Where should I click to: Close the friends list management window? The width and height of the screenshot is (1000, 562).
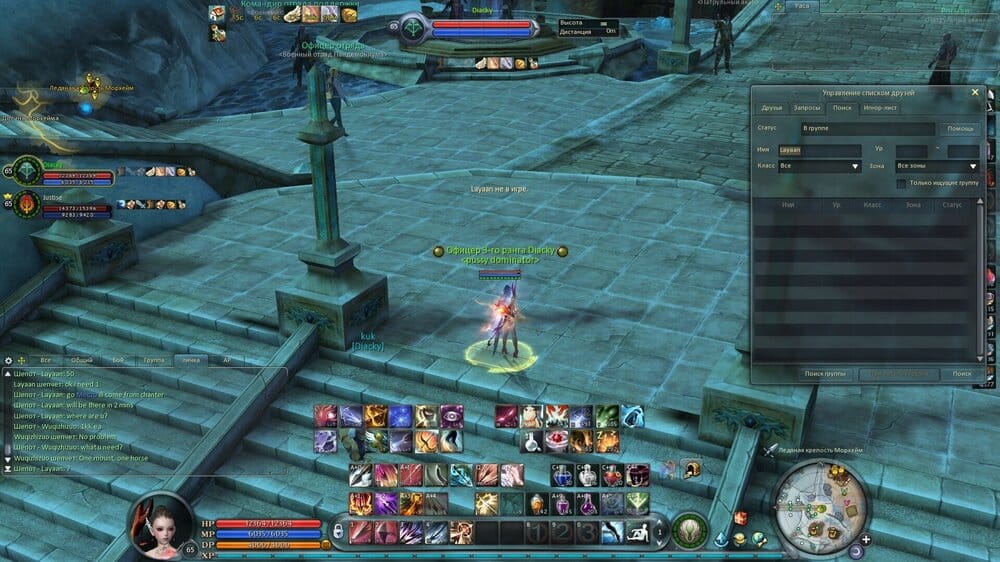point(975,92)
